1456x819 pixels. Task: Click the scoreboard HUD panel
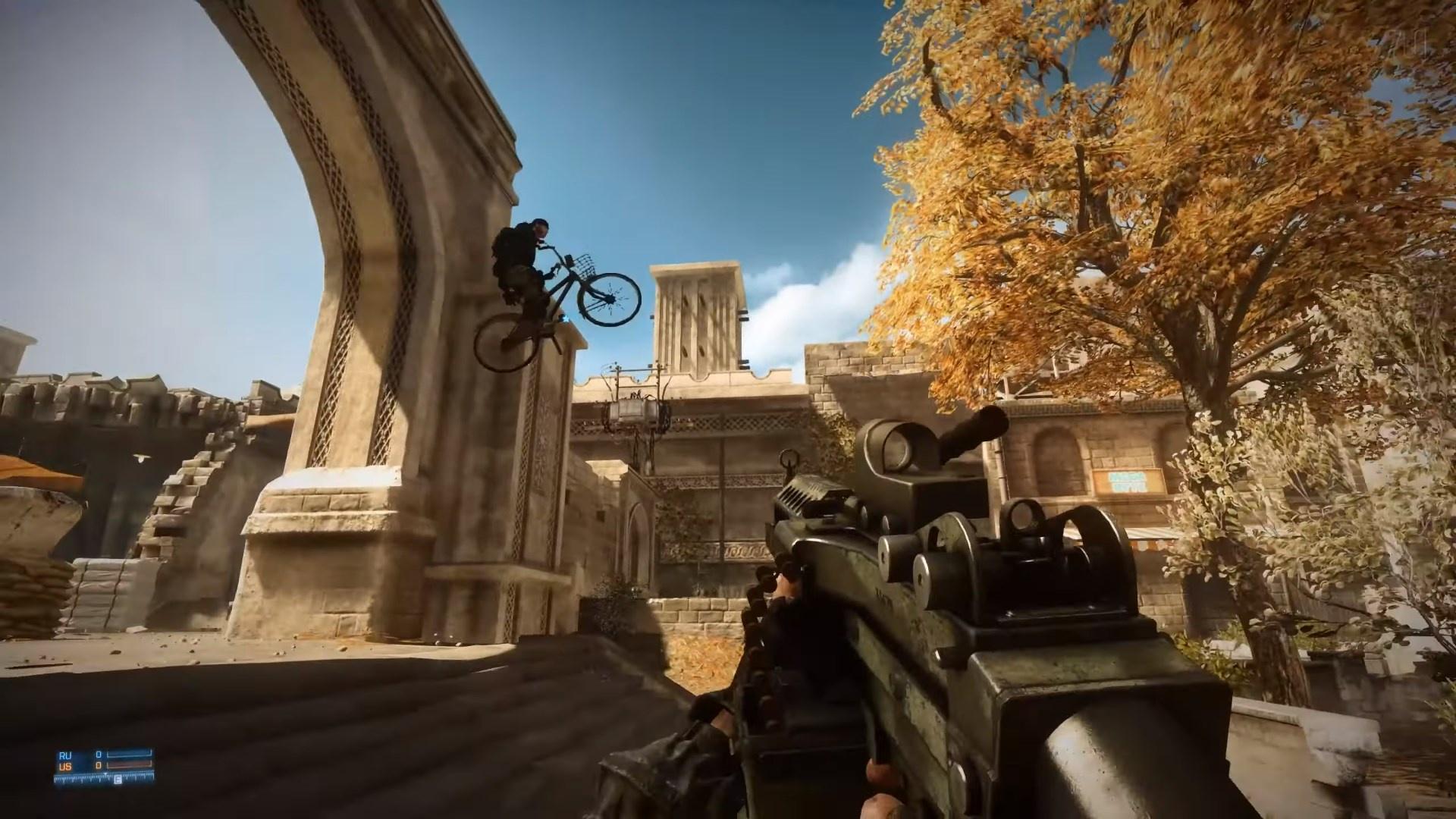click(x=99, y=760)
